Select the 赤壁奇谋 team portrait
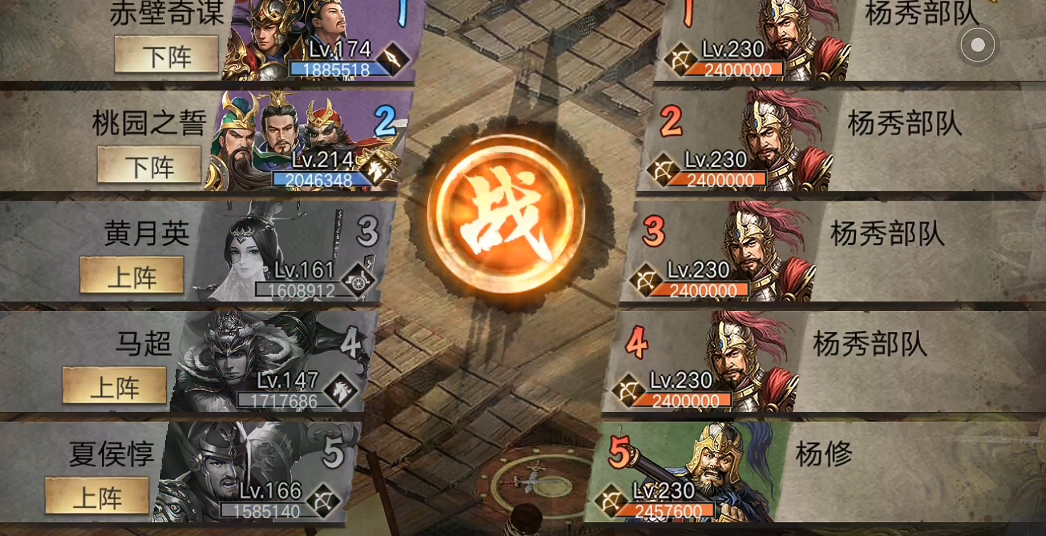1046x536 pixels. (x=300, y=40)
